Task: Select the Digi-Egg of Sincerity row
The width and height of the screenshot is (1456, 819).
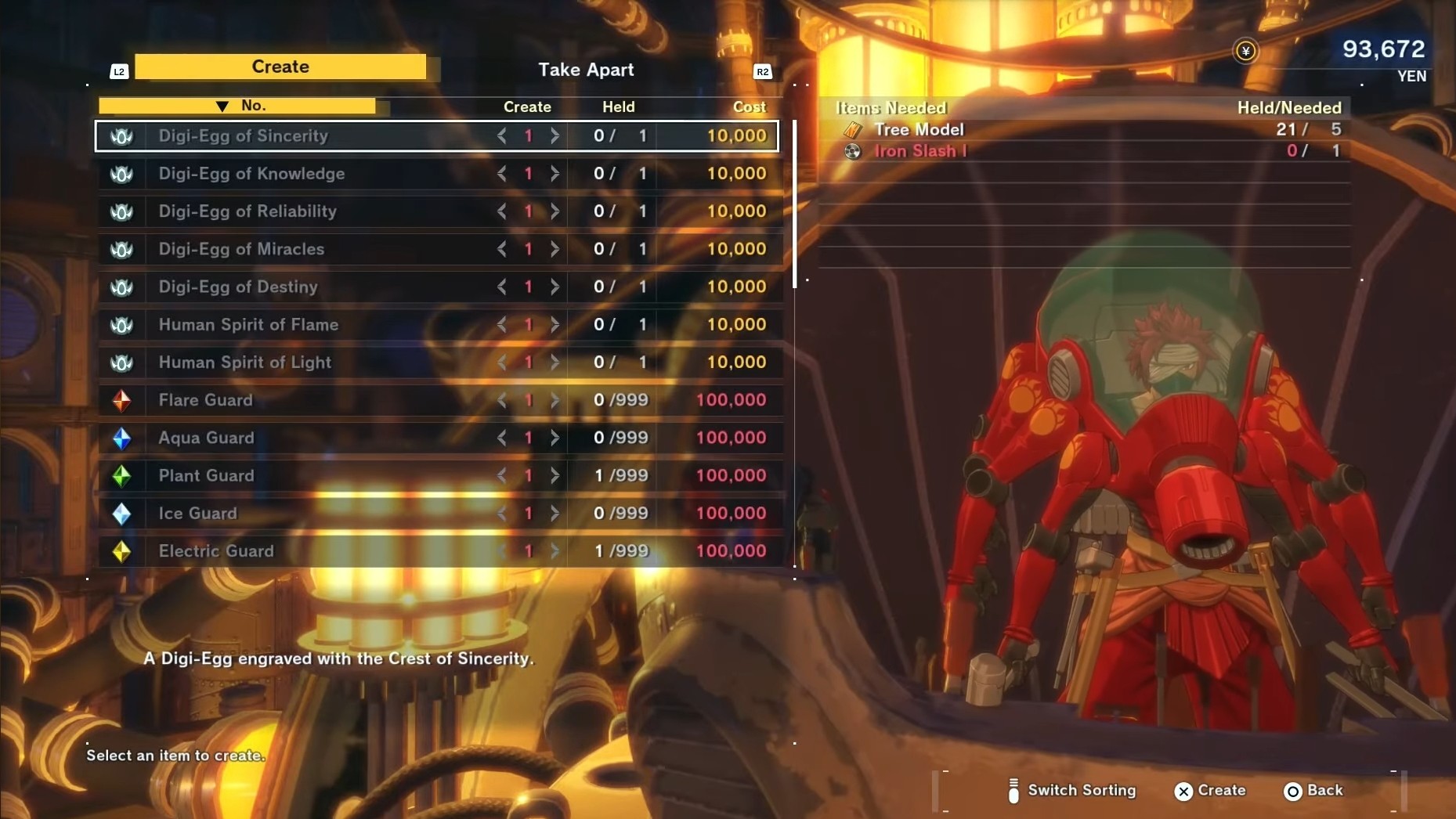Action: 244,136
